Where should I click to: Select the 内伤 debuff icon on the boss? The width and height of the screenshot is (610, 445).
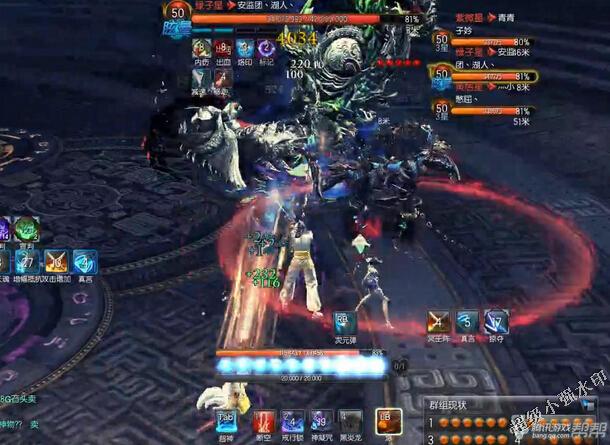click(x=201, y=48)
